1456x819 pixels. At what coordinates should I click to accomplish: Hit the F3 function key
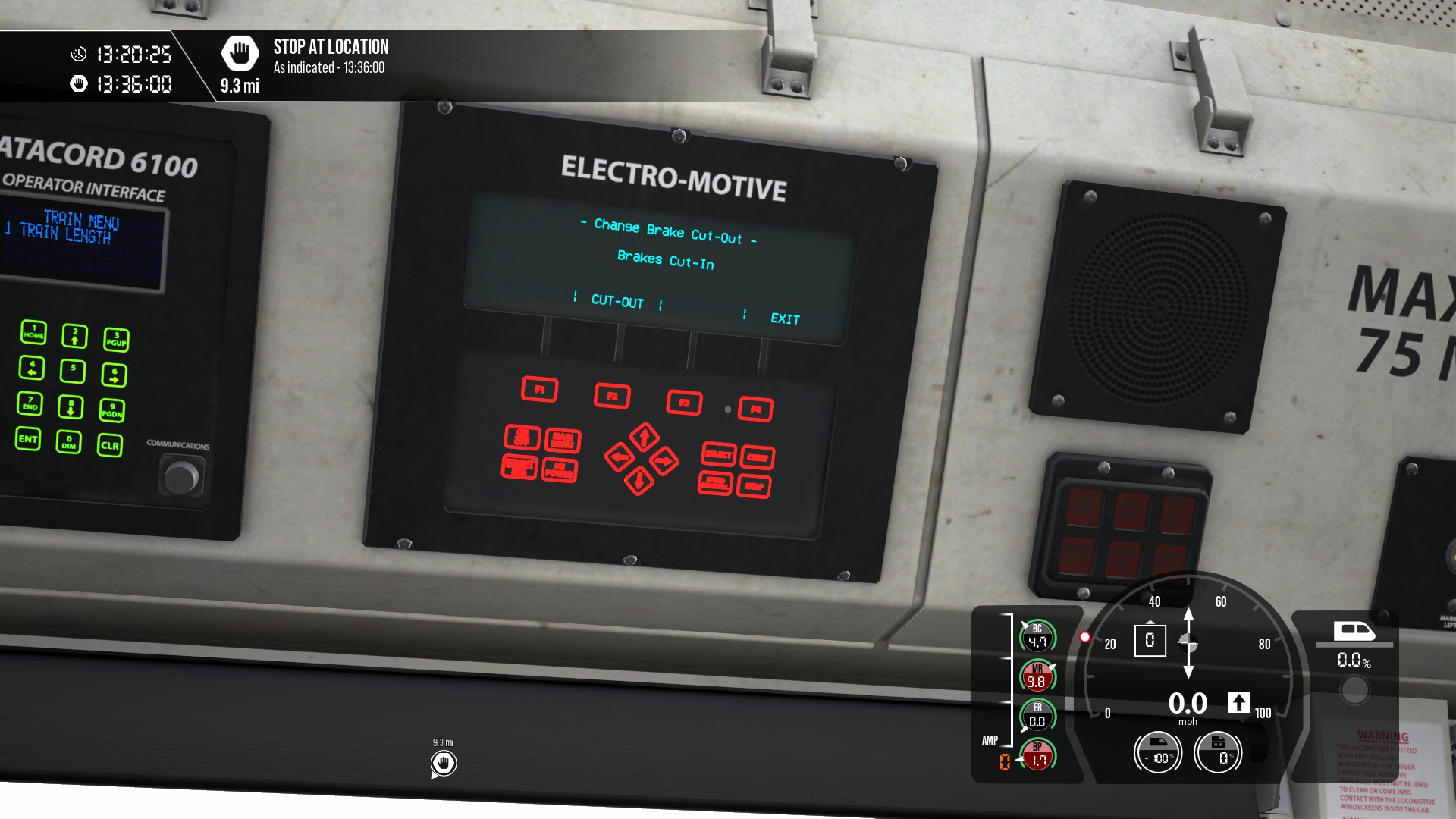click(x=684, y=403)
